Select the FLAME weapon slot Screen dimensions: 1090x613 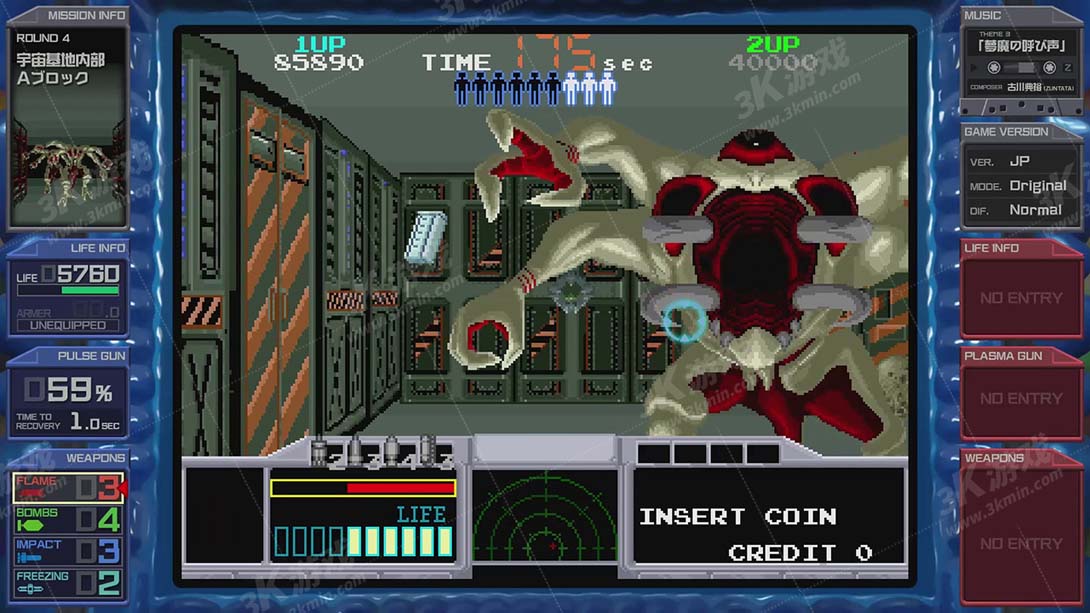[68, 488]
